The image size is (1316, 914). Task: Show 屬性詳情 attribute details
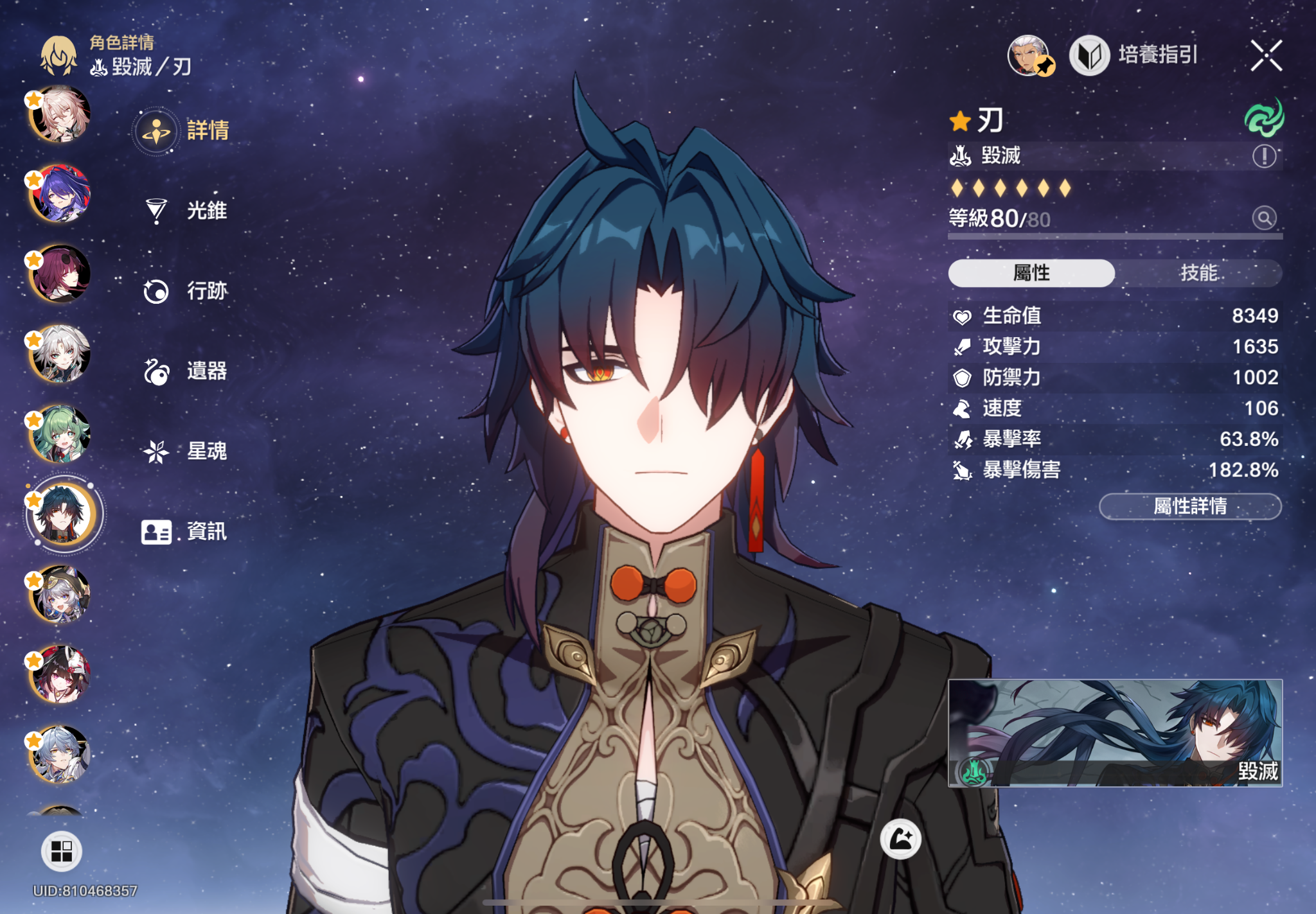click(1190, 507)
